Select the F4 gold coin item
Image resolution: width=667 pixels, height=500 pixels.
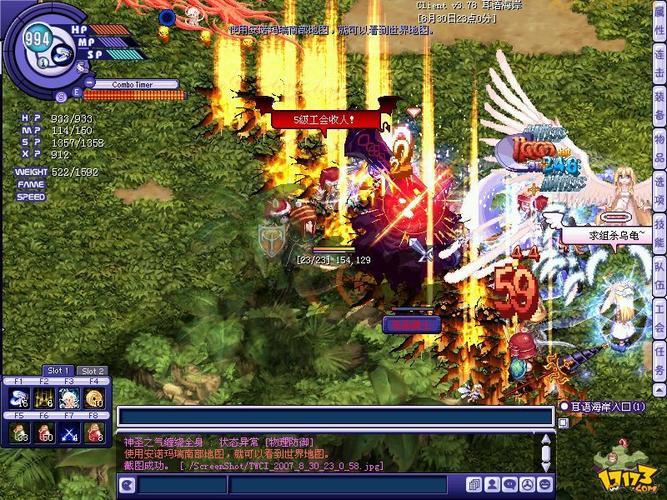[94, 398]
